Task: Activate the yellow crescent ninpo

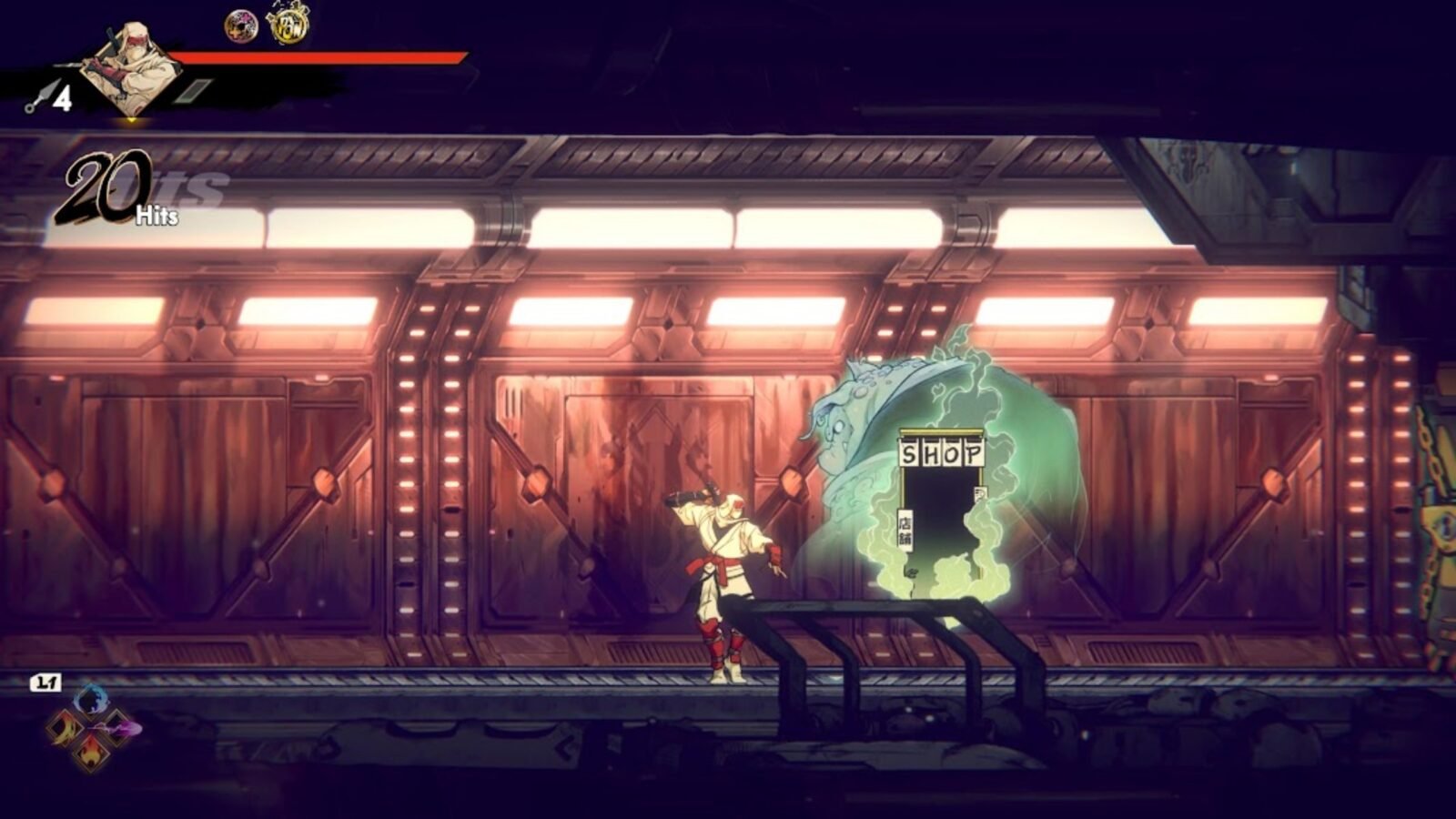Action: tap(64, 728)
